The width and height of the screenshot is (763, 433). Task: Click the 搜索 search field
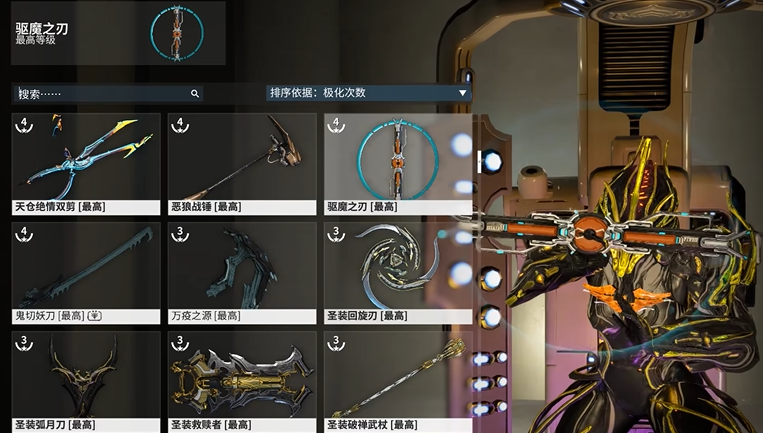[100, 93]
